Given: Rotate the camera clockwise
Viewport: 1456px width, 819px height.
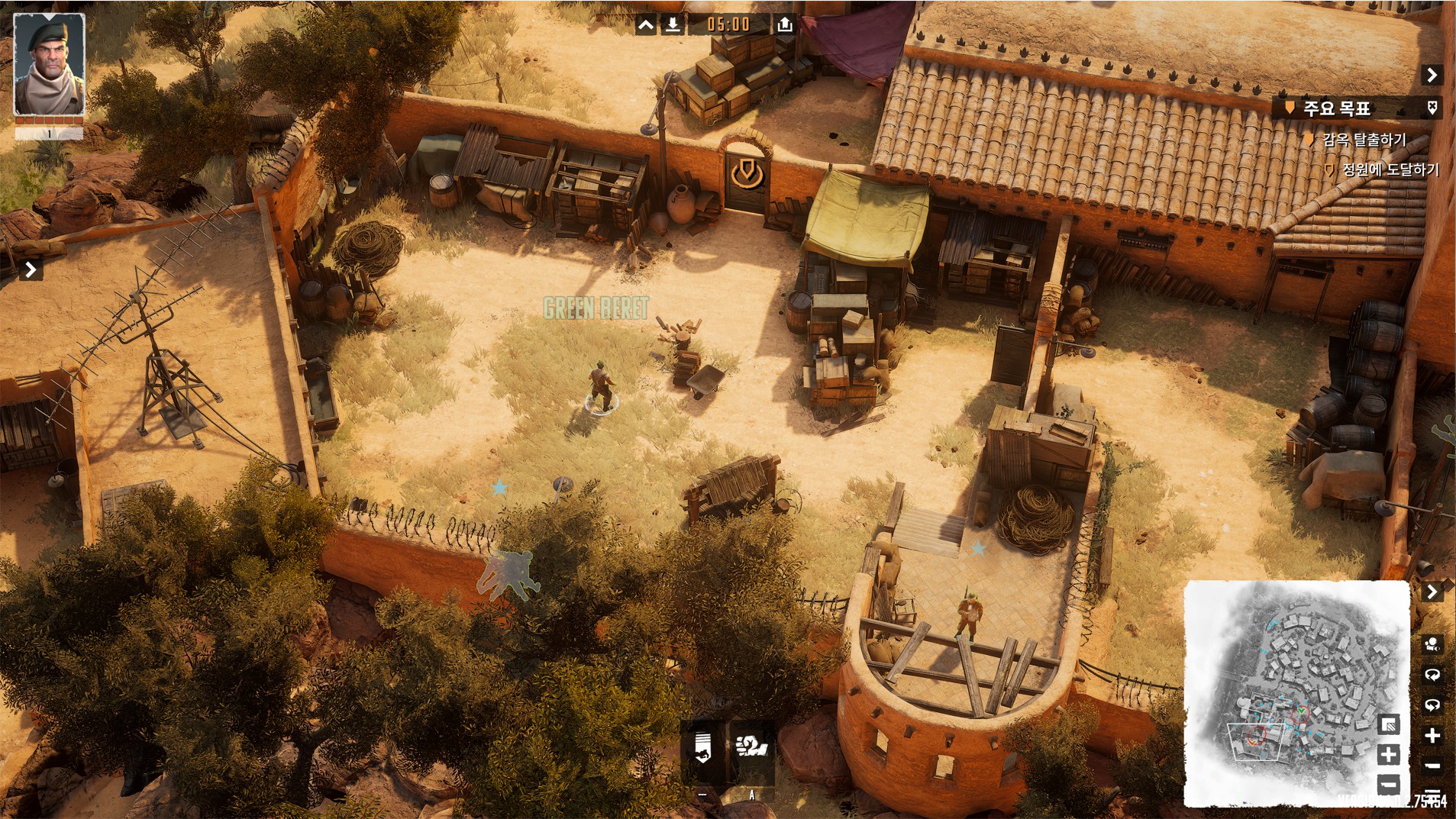Looking at the screenshot, I should (x=1432, y=675).
